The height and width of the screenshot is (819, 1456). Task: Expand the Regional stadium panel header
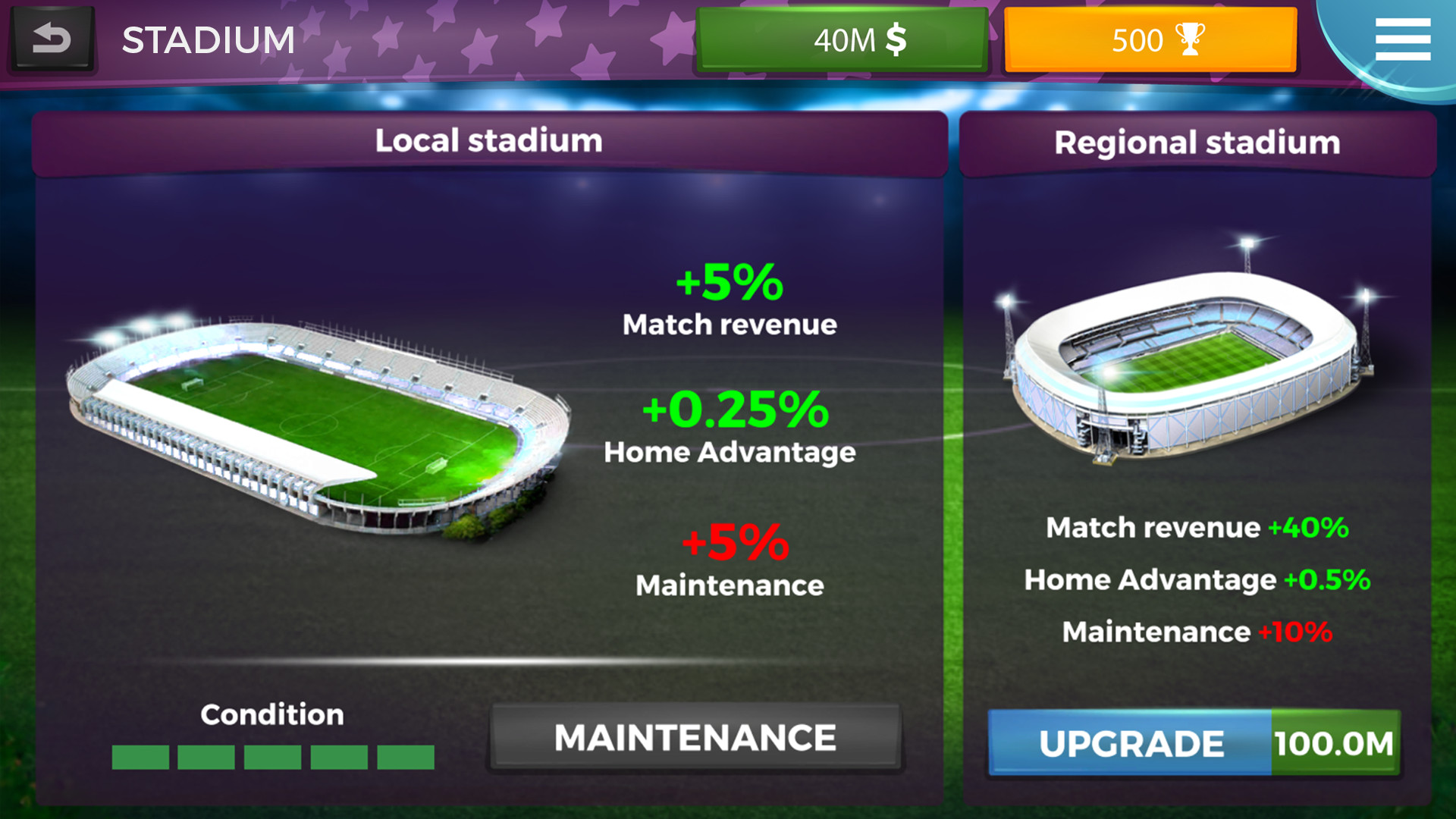click(1198, 141)
